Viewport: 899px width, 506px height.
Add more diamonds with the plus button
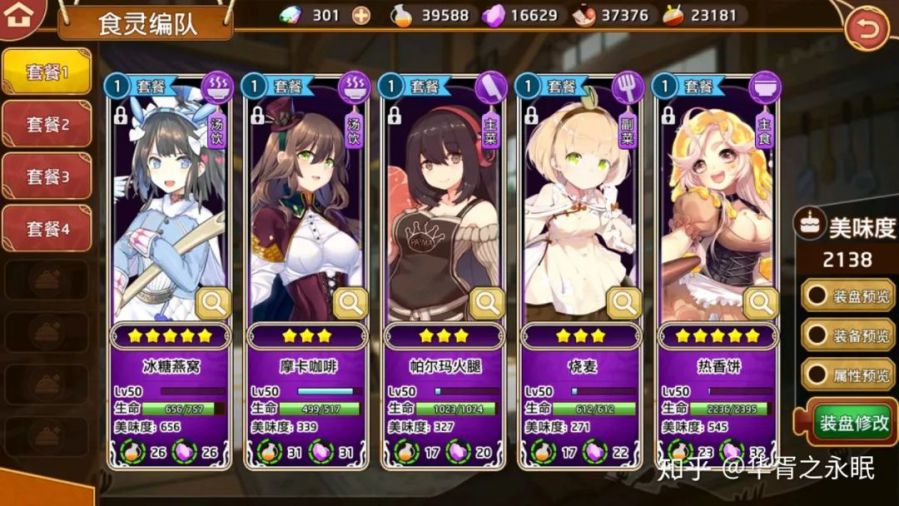tap(361, 15)
